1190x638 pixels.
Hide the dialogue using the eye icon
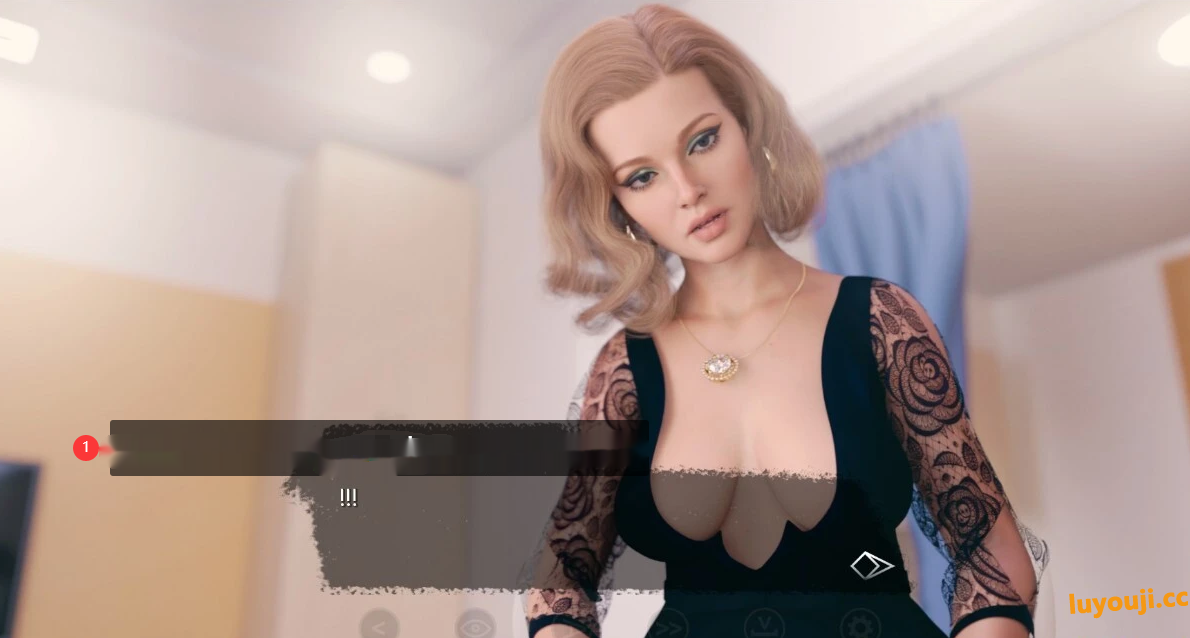click(475, 626)
